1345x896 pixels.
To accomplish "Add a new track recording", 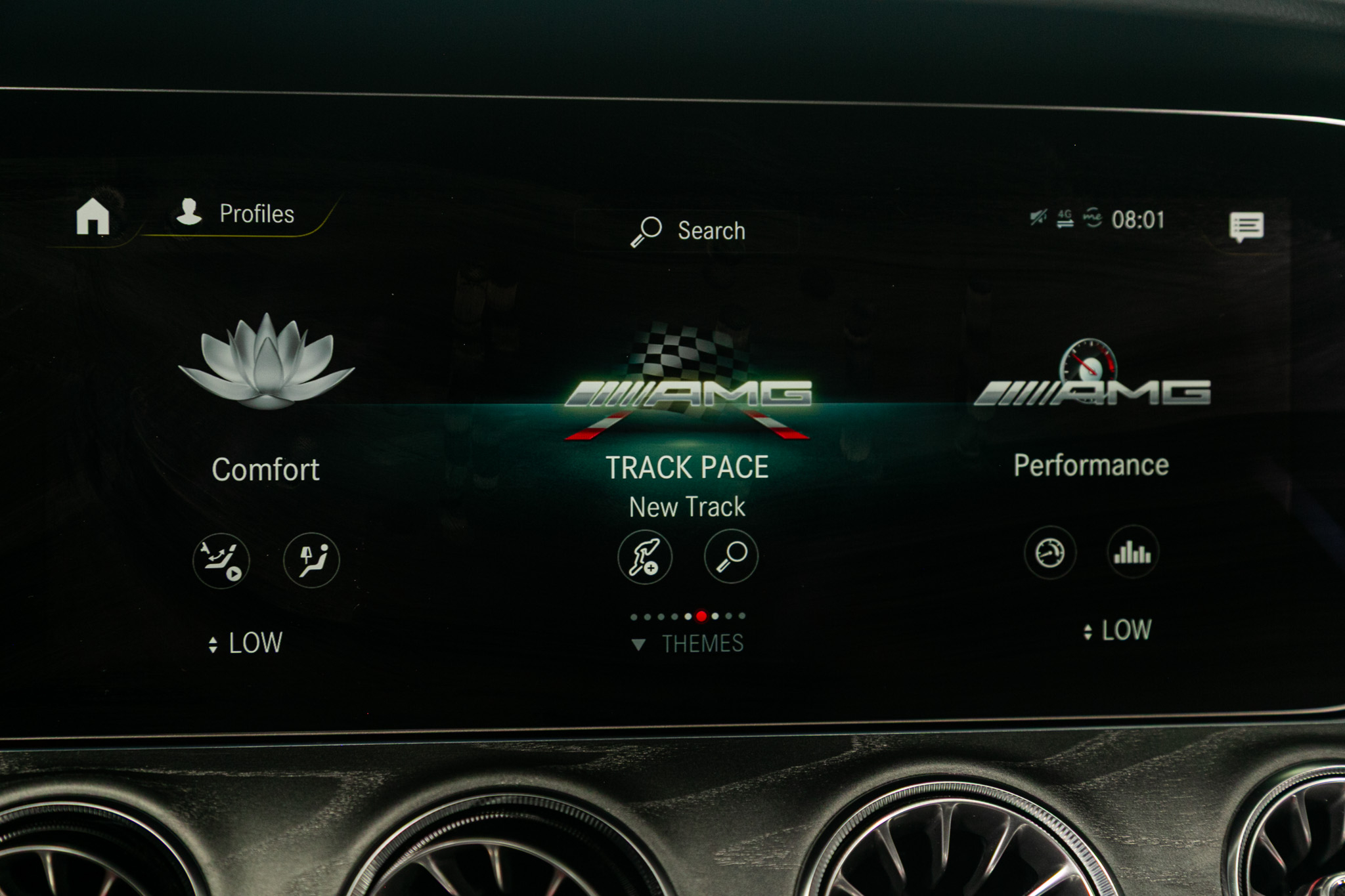I will [x=645, y=557].
